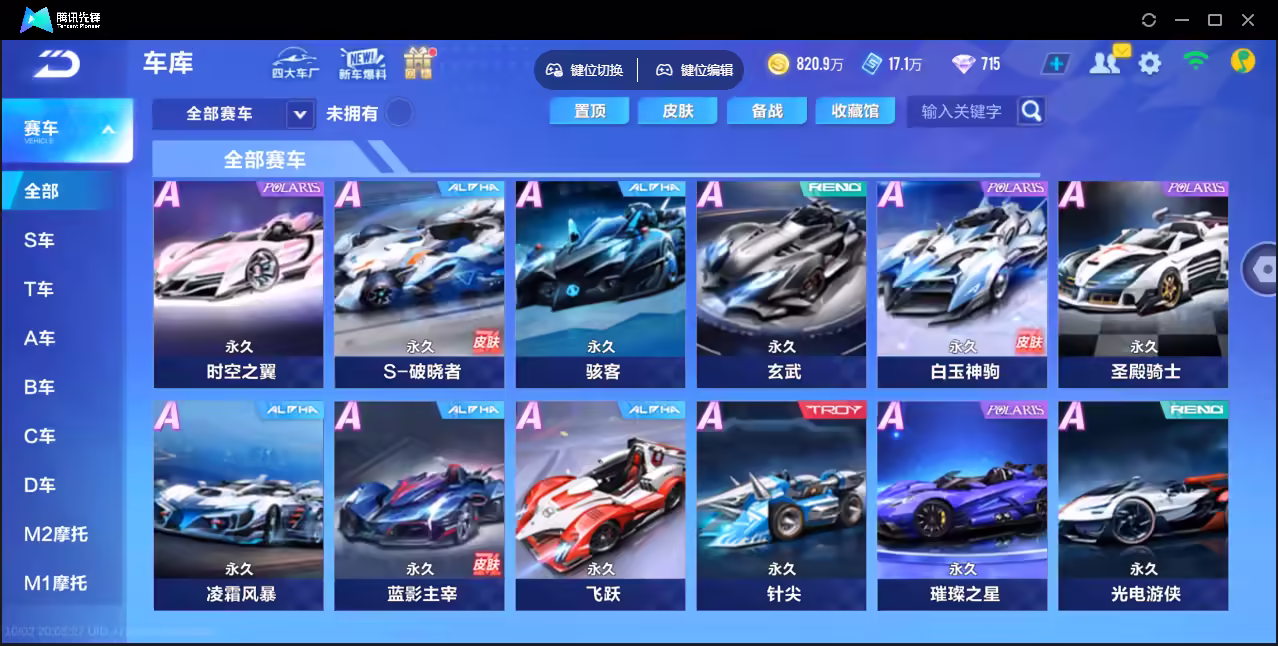Toggle the 未拥有 unowned filter
This screenshot has height=646, width=1278.
tap(399, 113)
